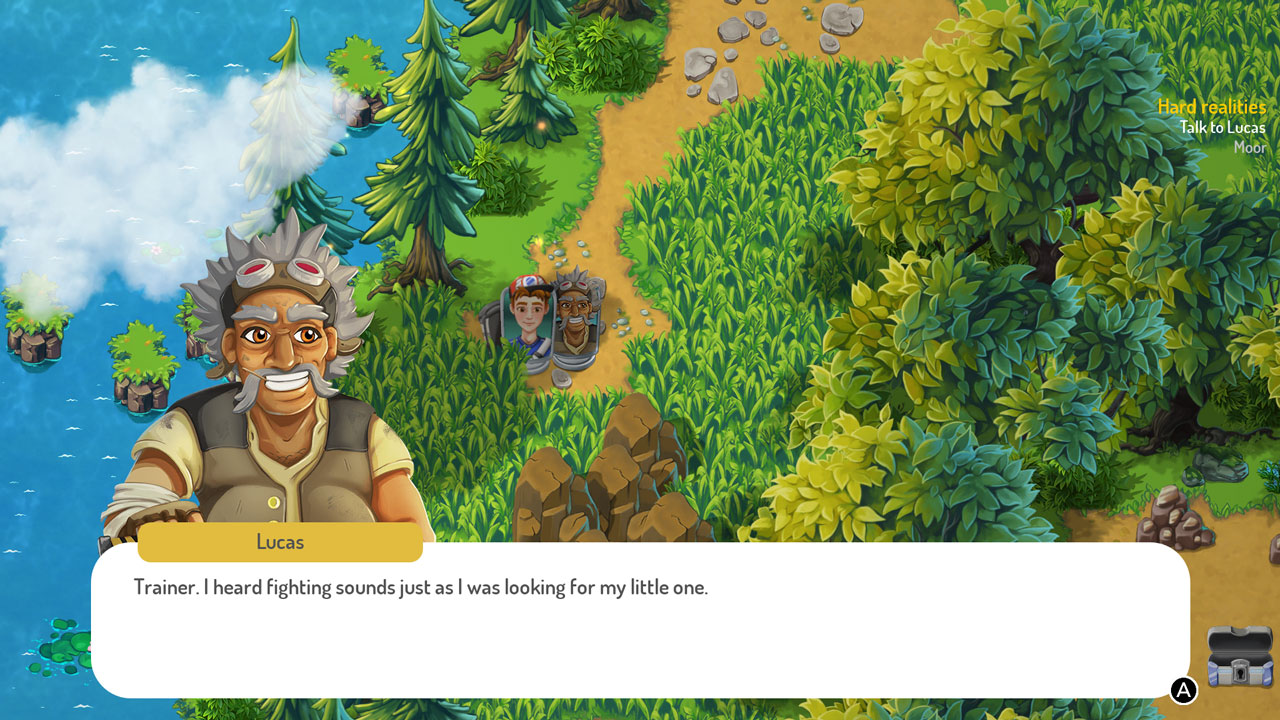Screen dimensions: 1280x720
Task: Click the yellow Lucas nameplate banner
Action: (x=280, y=542)
